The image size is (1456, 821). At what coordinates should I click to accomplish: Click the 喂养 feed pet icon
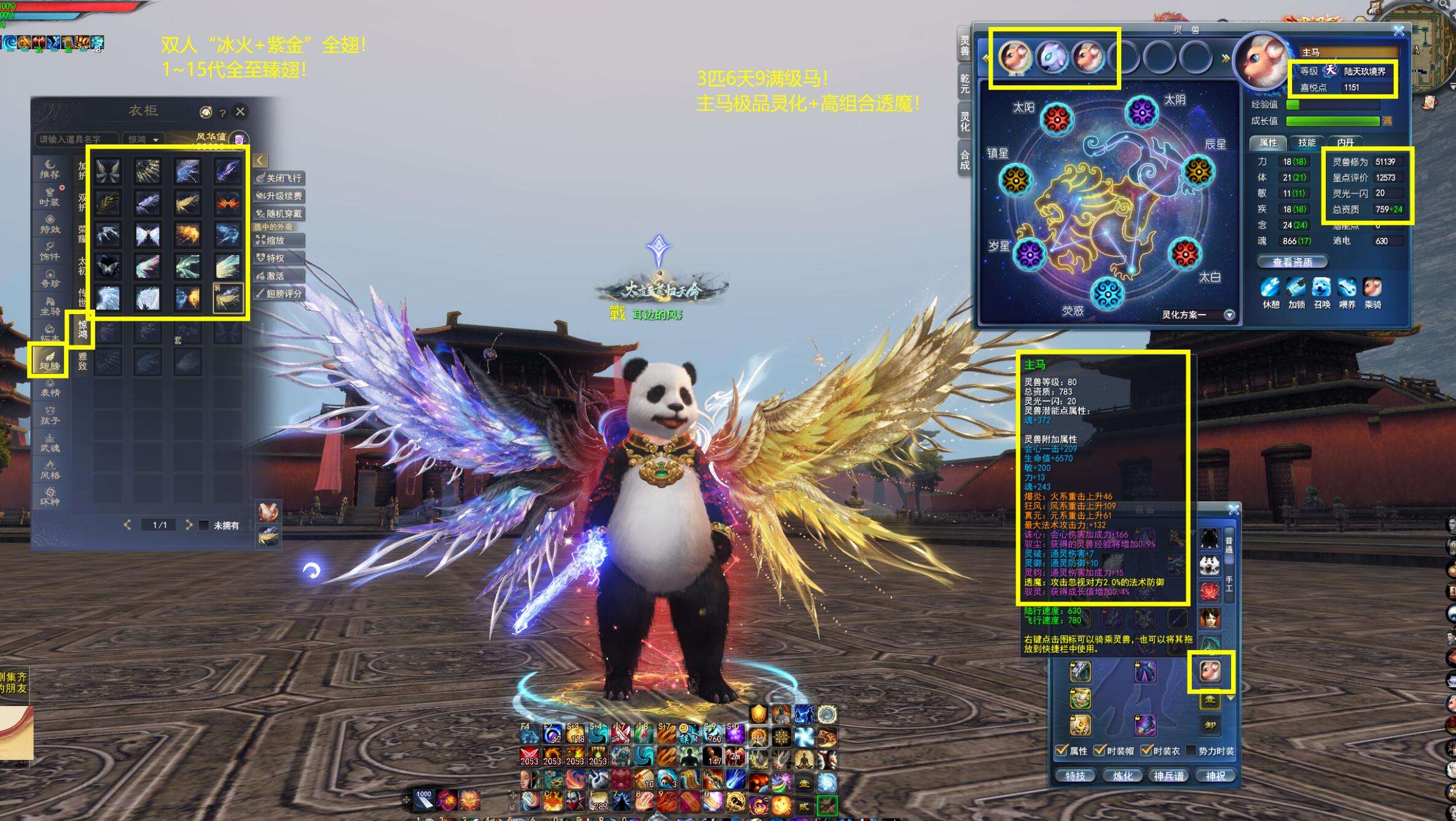pos(1347,288)
